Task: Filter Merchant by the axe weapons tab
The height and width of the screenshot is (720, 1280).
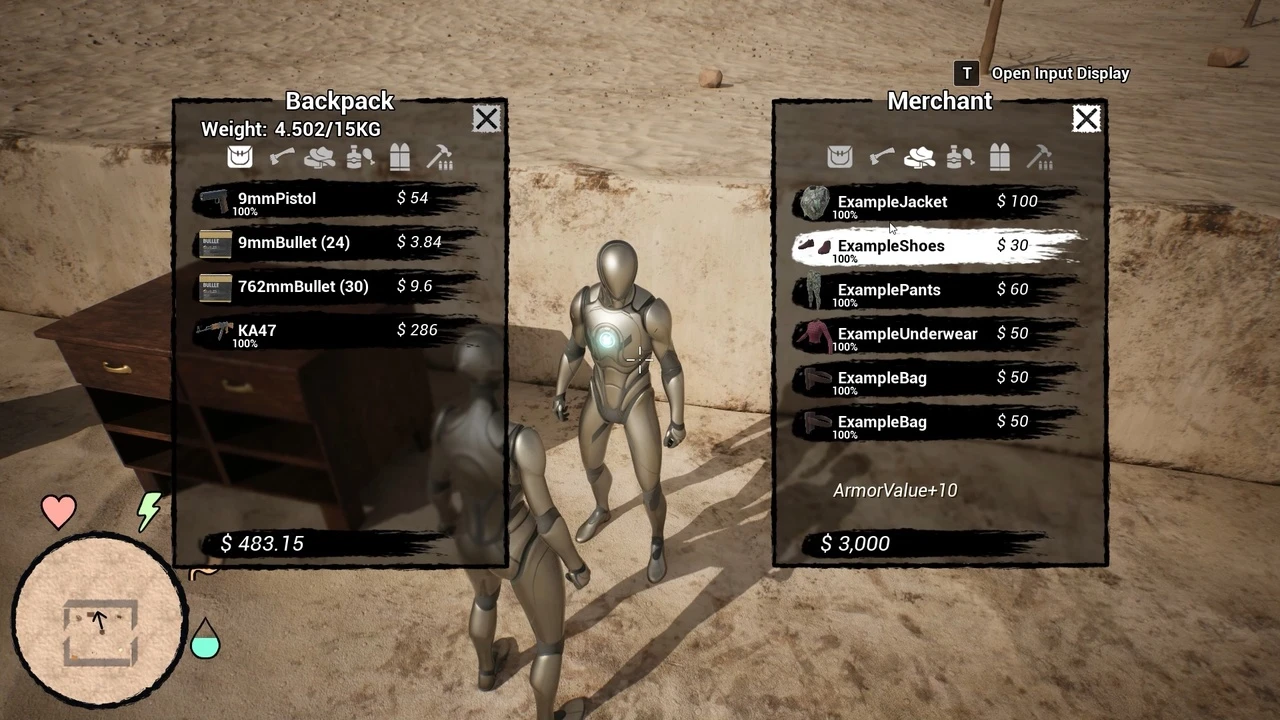Action: point(881,157)
